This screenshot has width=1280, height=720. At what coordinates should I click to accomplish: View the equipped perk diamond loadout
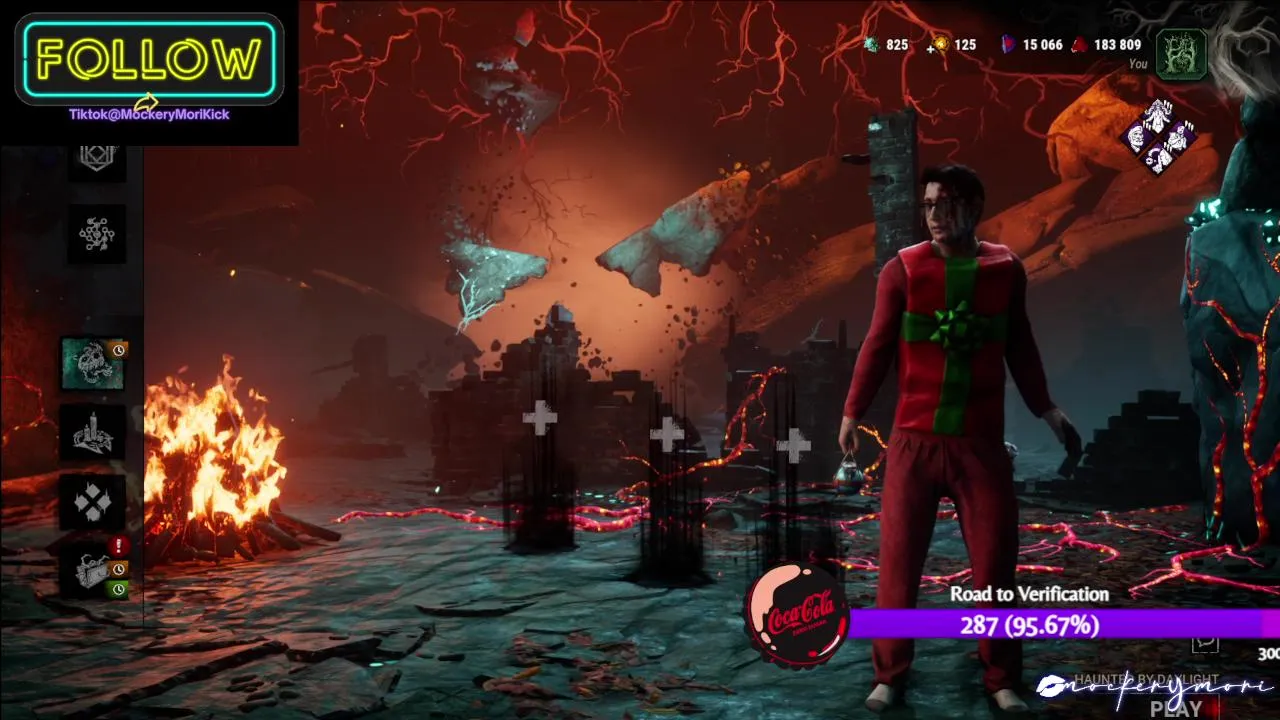click(1160, 138)
